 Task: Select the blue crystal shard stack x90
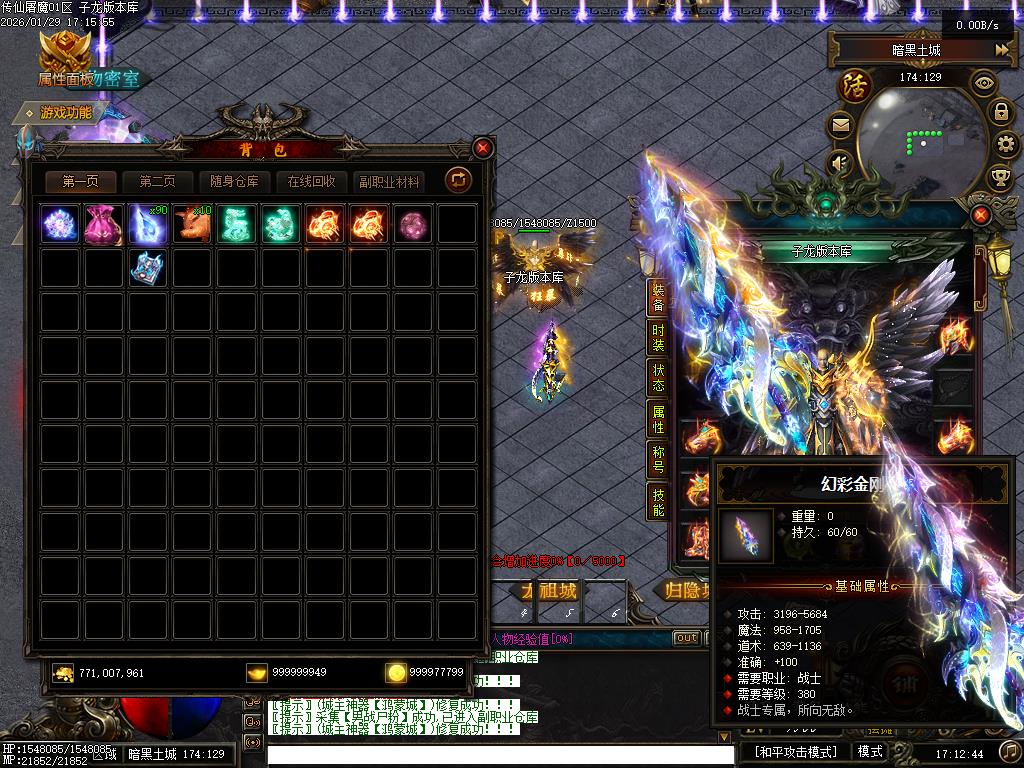[148, 224]
